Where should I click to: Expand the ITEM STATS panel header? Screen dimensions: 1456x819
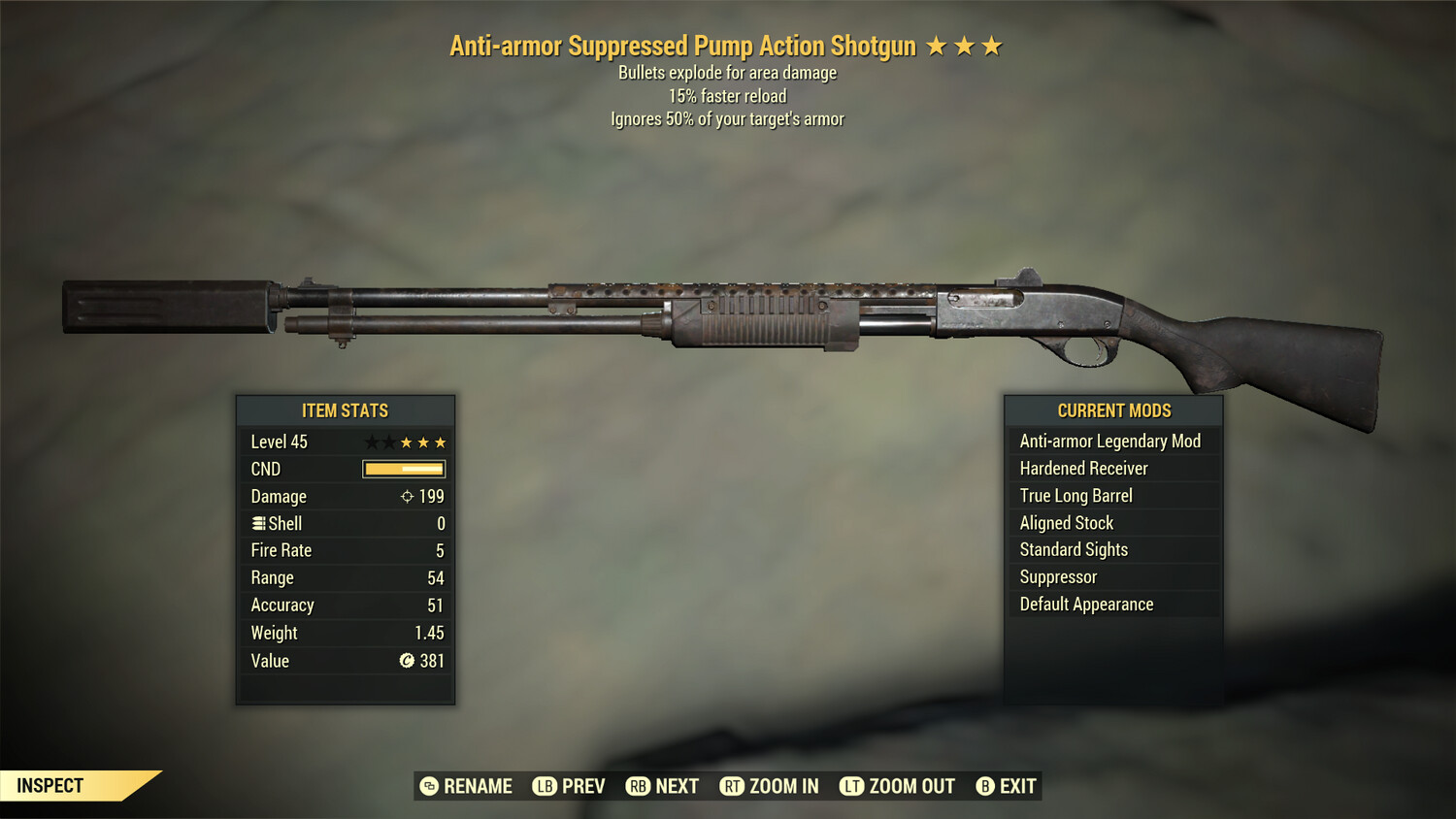(x=345, y=409)
